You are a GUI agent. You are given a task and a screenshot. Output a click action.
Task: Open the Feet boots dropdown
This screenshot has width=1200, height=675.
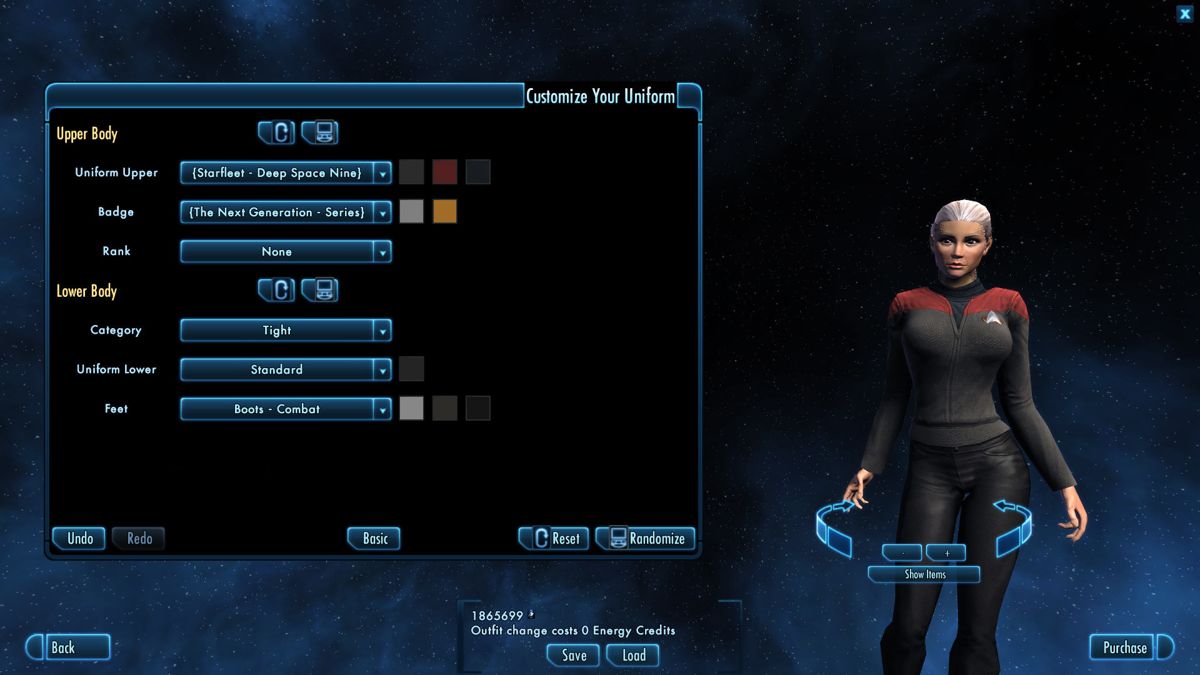(285, 409)
